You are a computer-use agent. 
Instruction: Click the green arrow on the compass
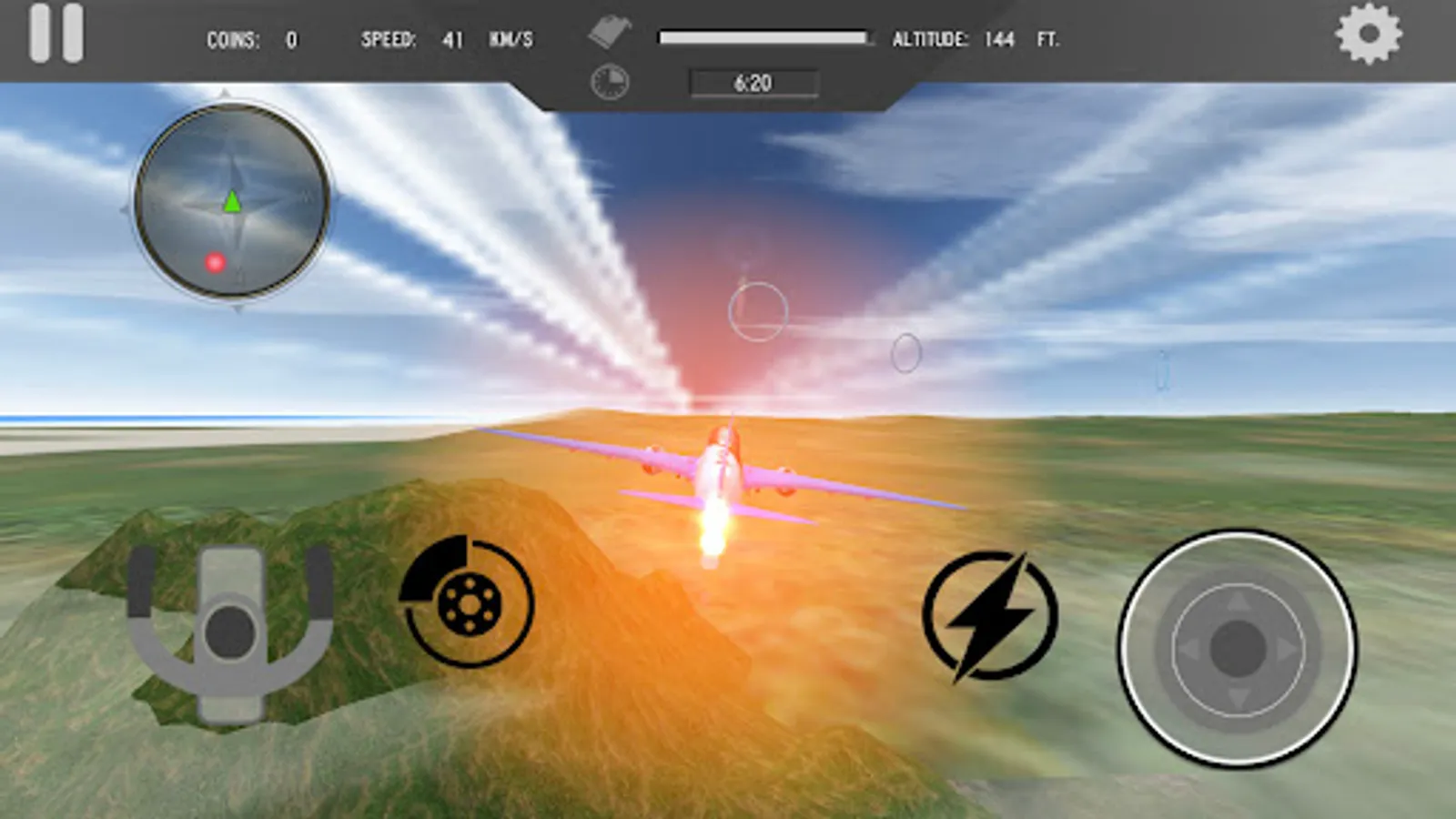[233, 203]
